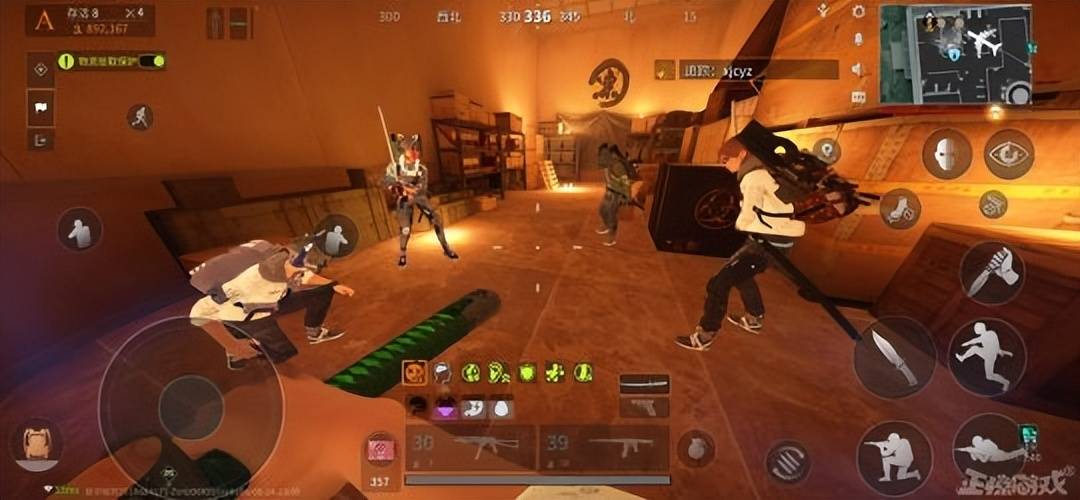Screen dimensions: 1080x500
Task: Tap the eye free-look button
Action: coord(1008,153)
